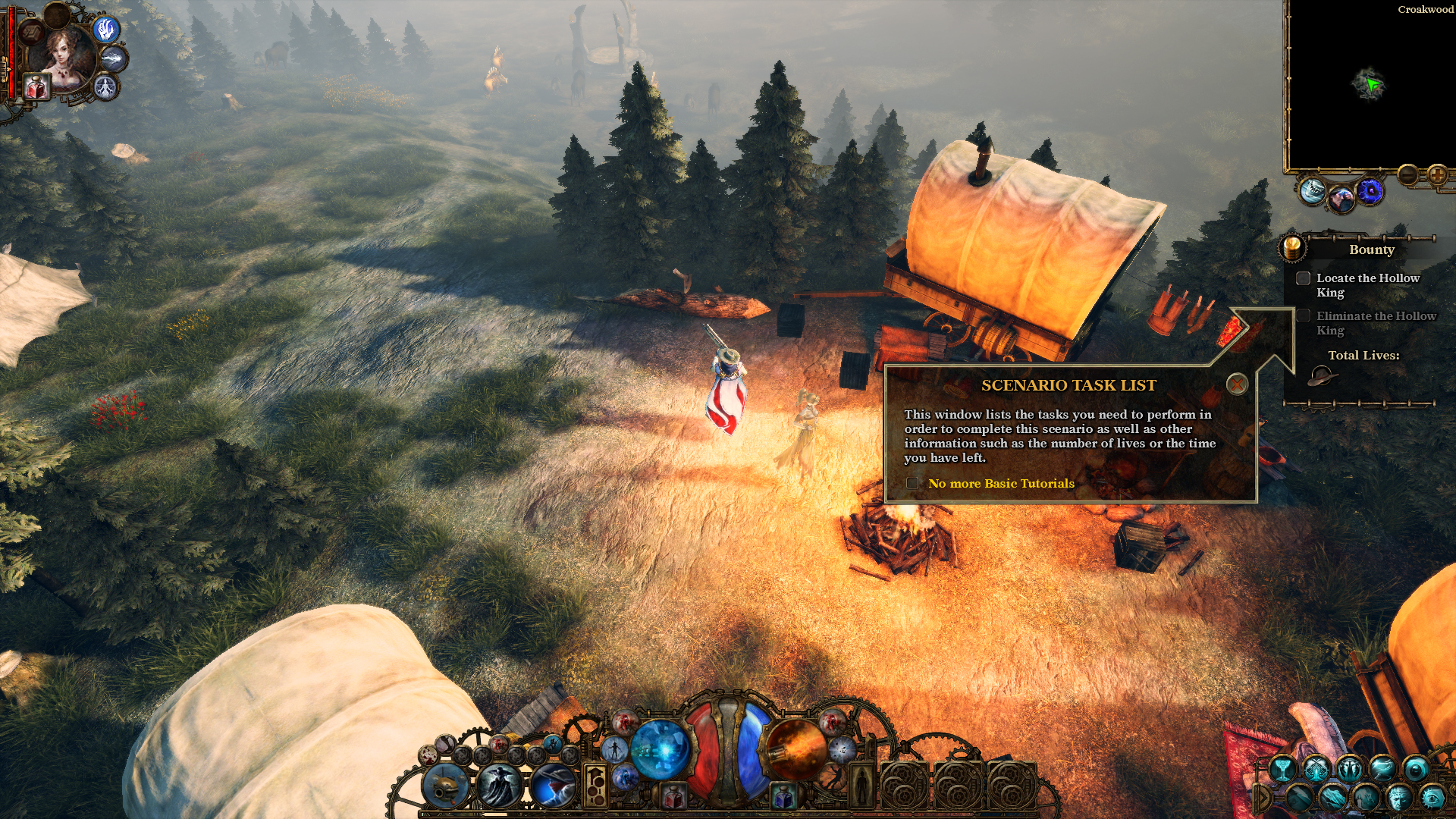Tick the No more Basic Tutorials checkbox
Viewport: 1456px width, 819px height.
point(912,483)
